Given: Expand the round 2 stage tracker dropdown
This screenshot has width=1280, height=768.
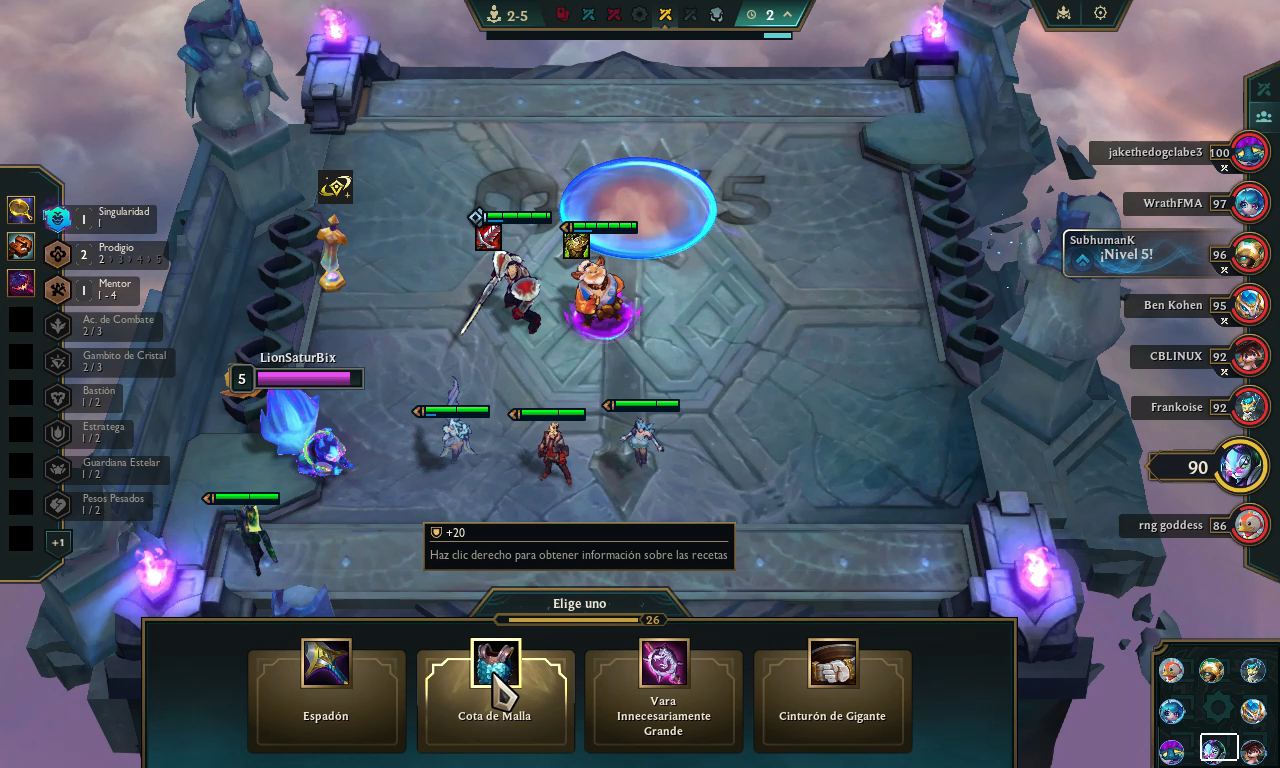Looking at the screenshot, I should [x=787, y=15].
